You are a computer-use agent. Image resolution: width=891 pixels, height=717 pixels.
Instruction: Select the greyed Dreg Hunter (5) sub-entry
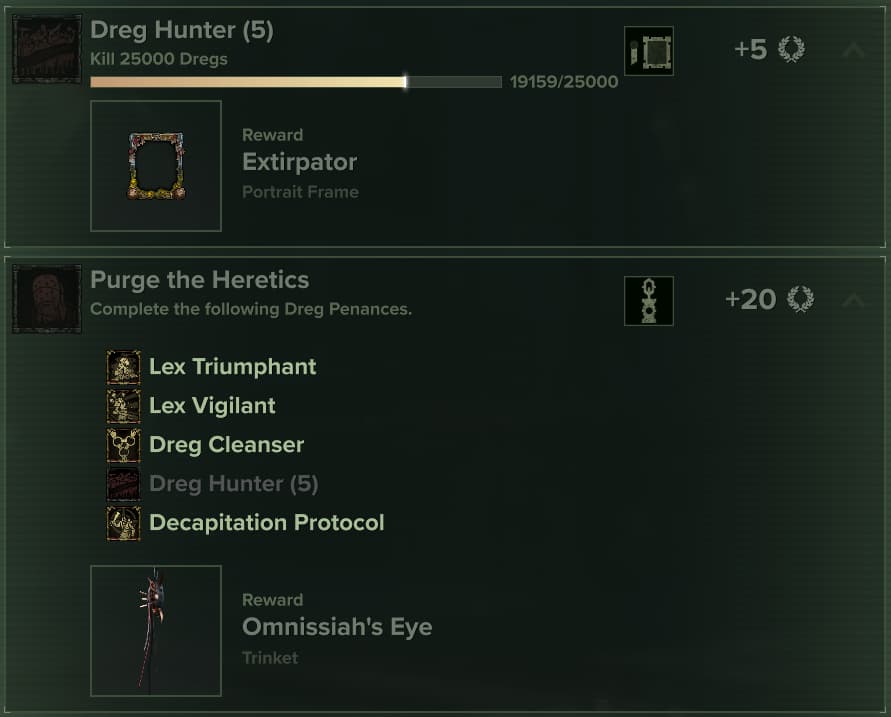pos(233,484)
